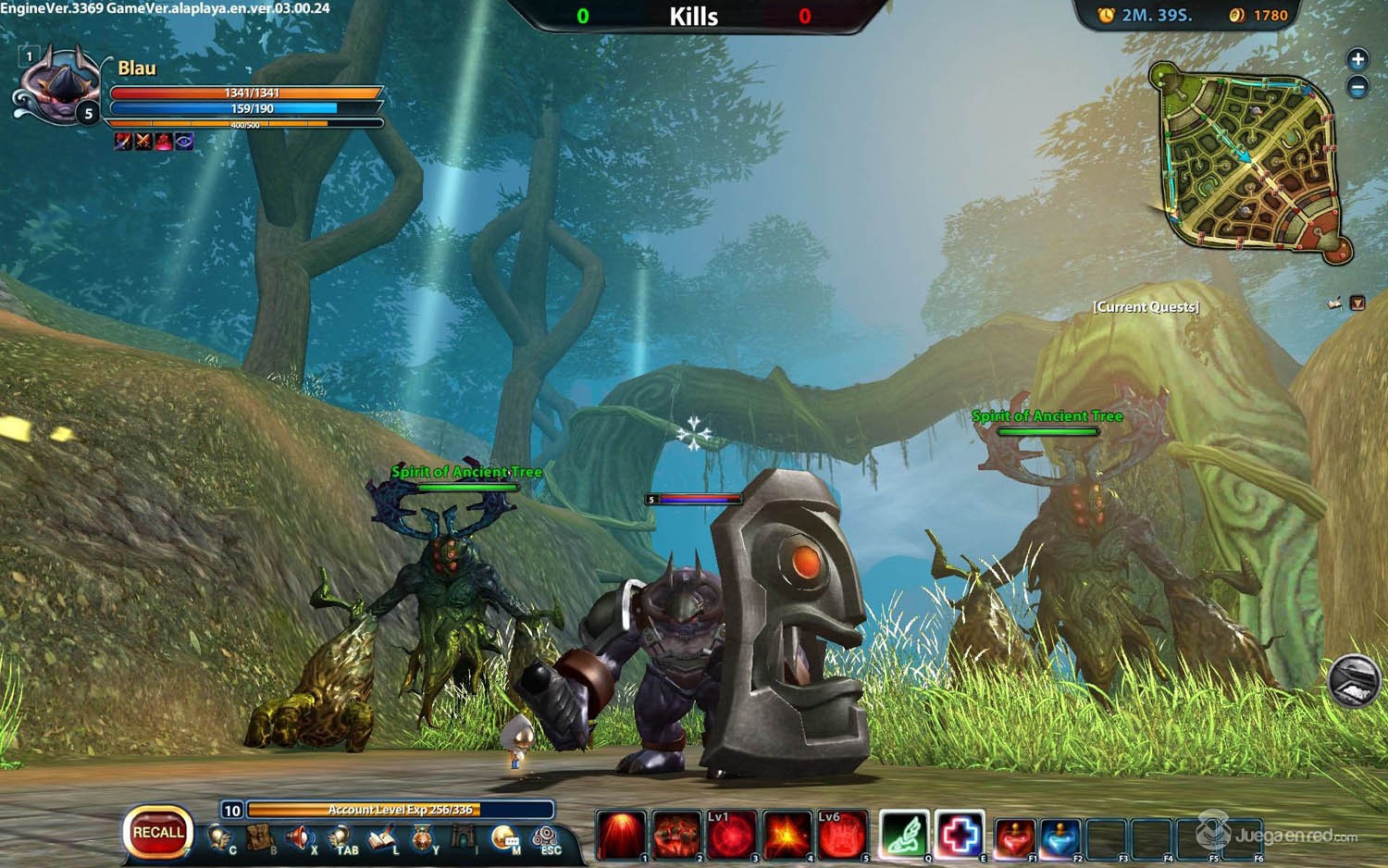
Task: Activate the Lv6 red fist skill
Action: point(842,835)
